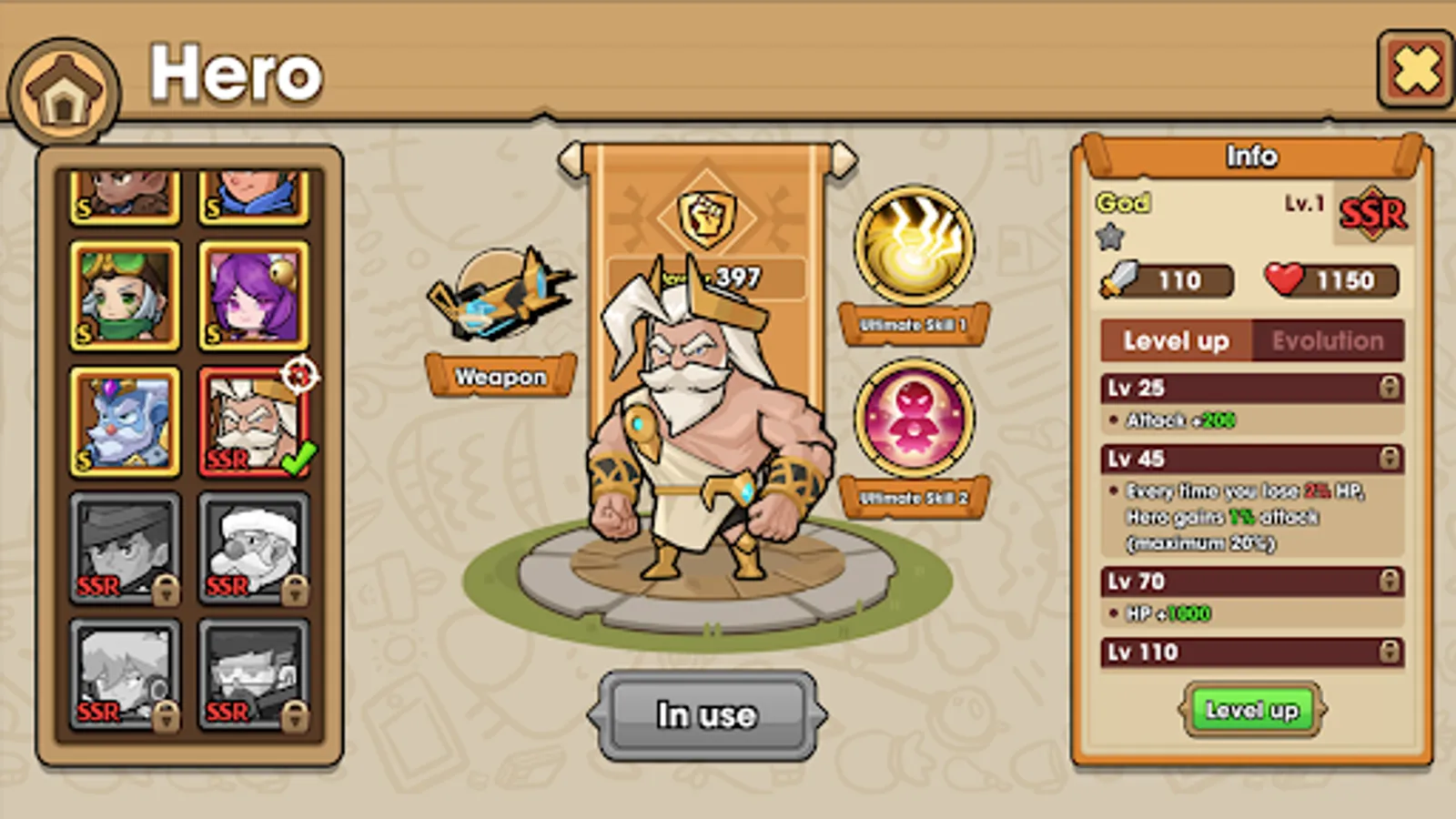Click the lock on the Lv 110 reward row
The image size is (1456, 819).
[1389, 652]
